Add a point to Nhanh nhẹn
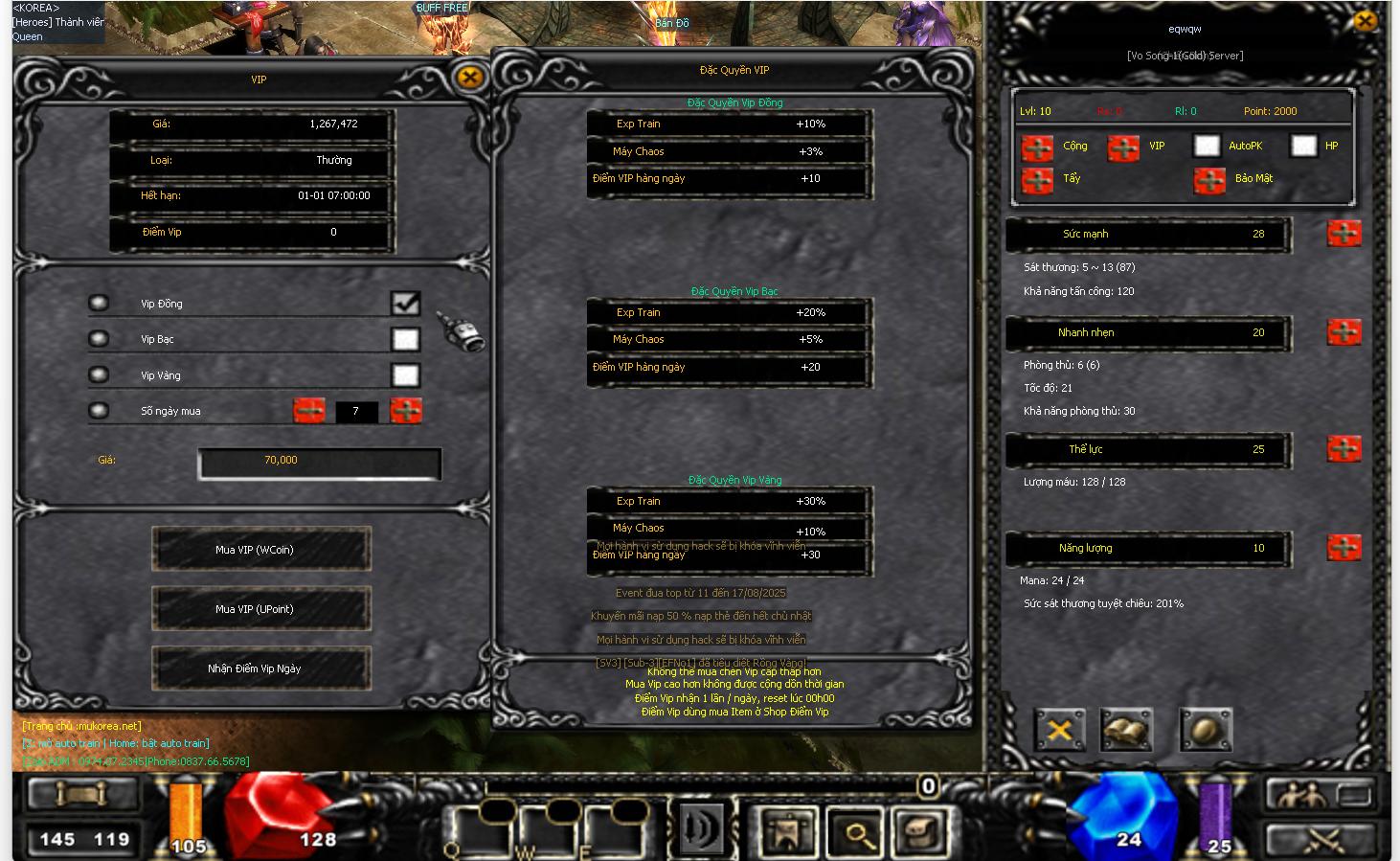 (1344, 332)
